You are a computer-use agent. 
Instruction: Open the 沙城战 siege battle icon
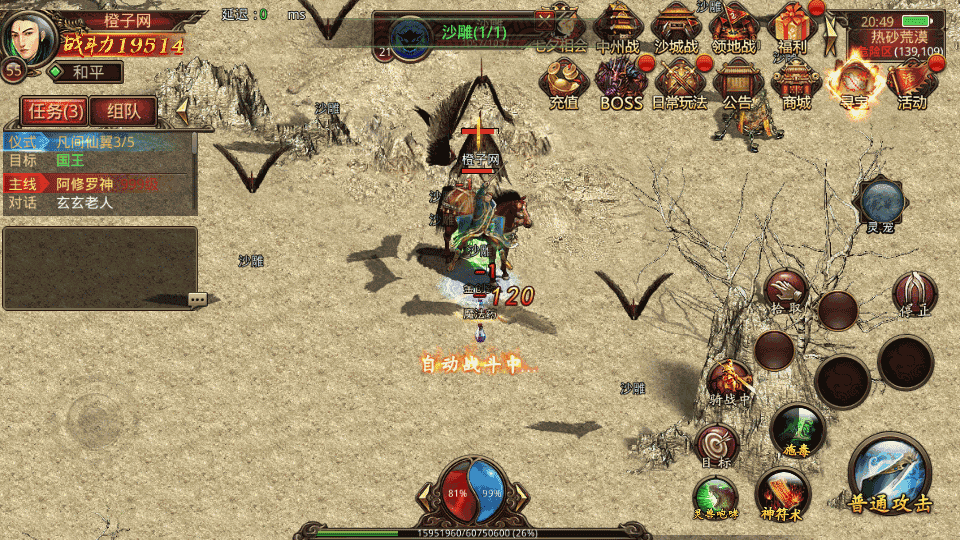click(678, 27)
